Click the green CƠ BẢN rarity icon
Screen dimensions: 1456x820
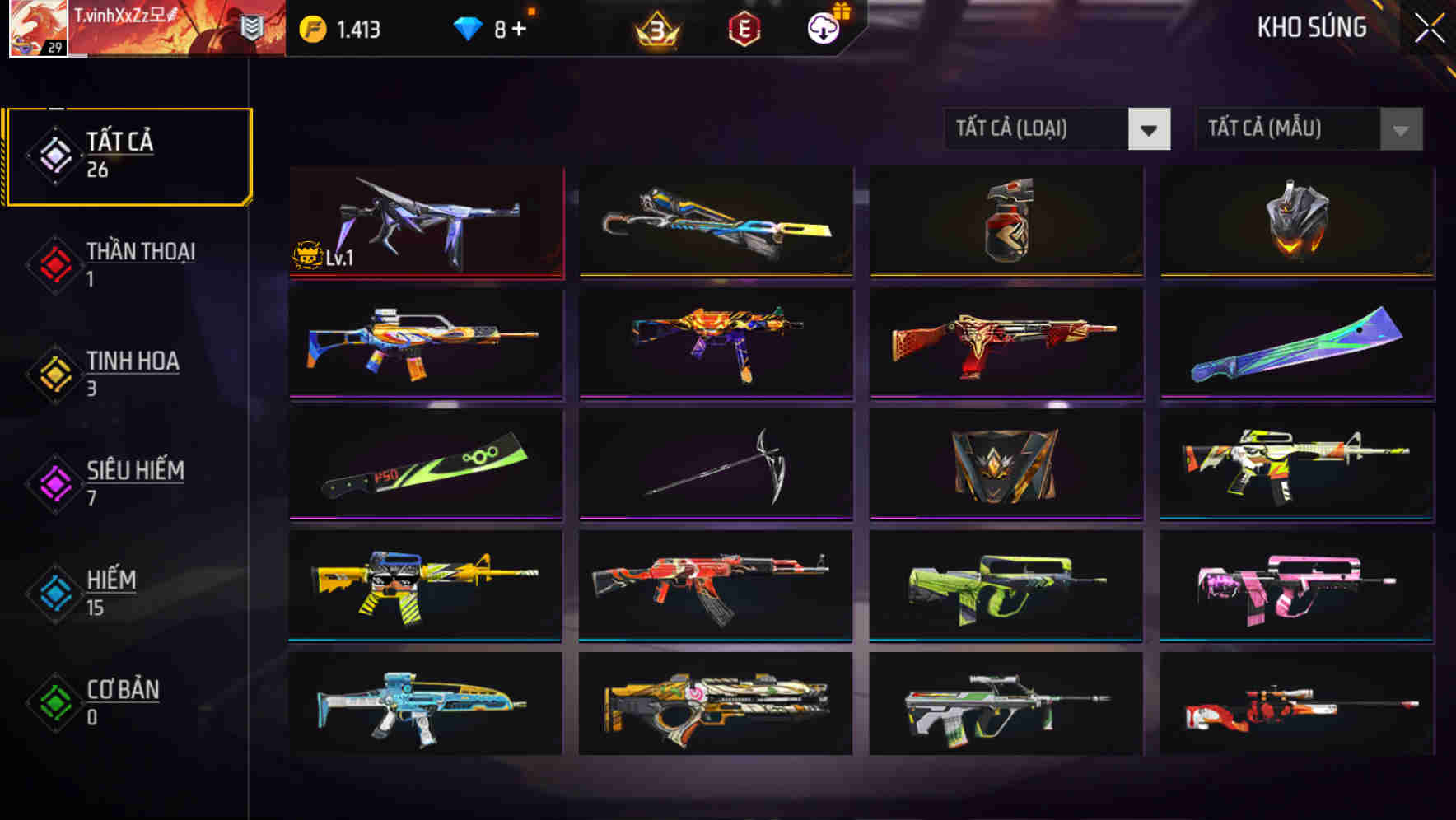(53, 702)
